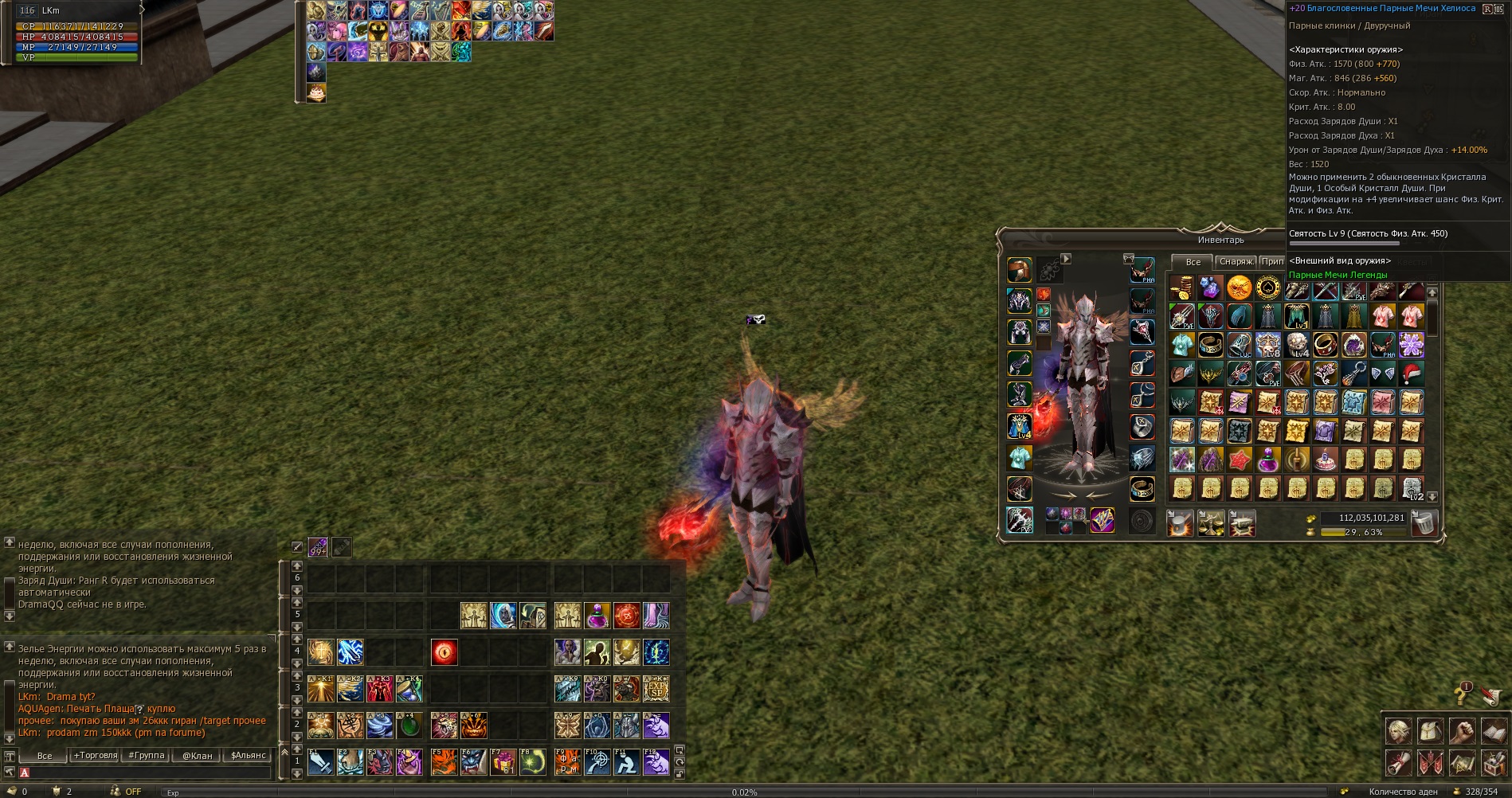Open the open-book skills menu icon
The width and height of the screenshot is (1512, 798).
[x=1494, y=731]
